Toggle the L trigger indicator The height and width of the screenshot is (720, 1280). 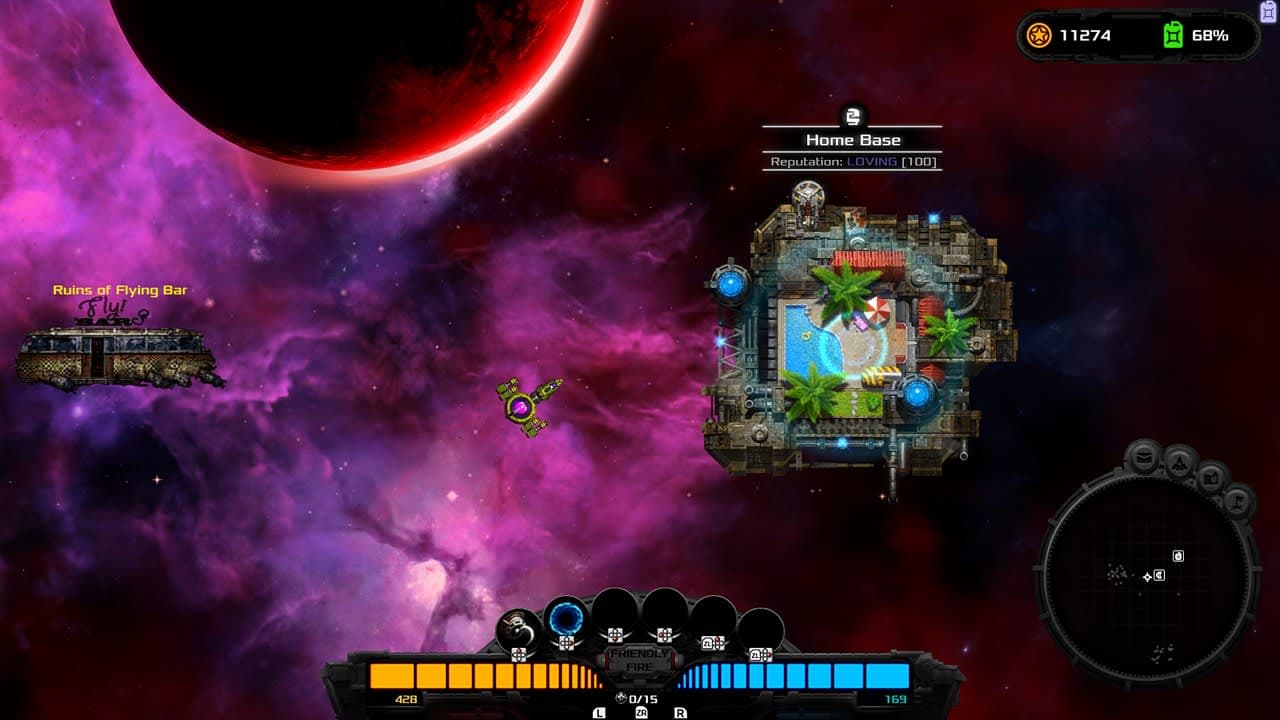click(x=598, y=712)
